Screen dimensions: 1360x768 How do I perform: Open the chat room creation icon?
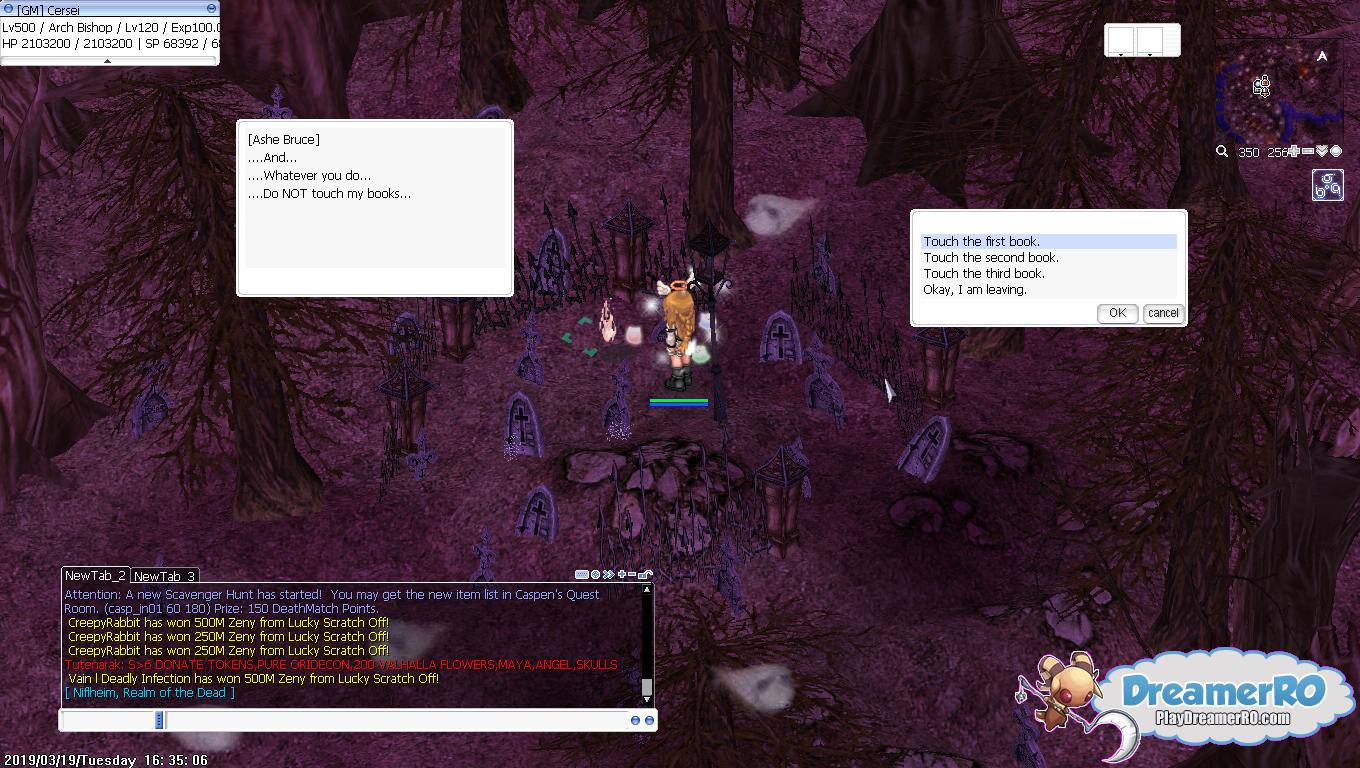tap(580, 574)
